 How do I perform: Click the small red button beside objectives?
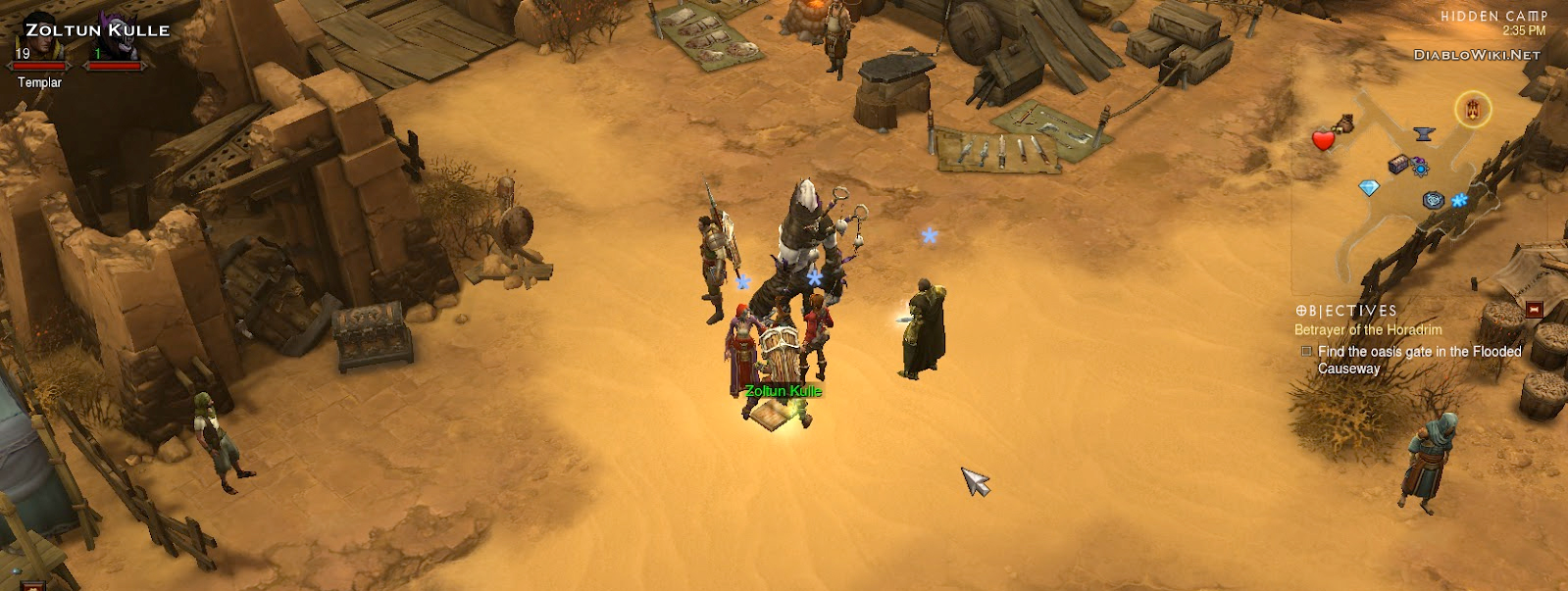coord(1535,310)
